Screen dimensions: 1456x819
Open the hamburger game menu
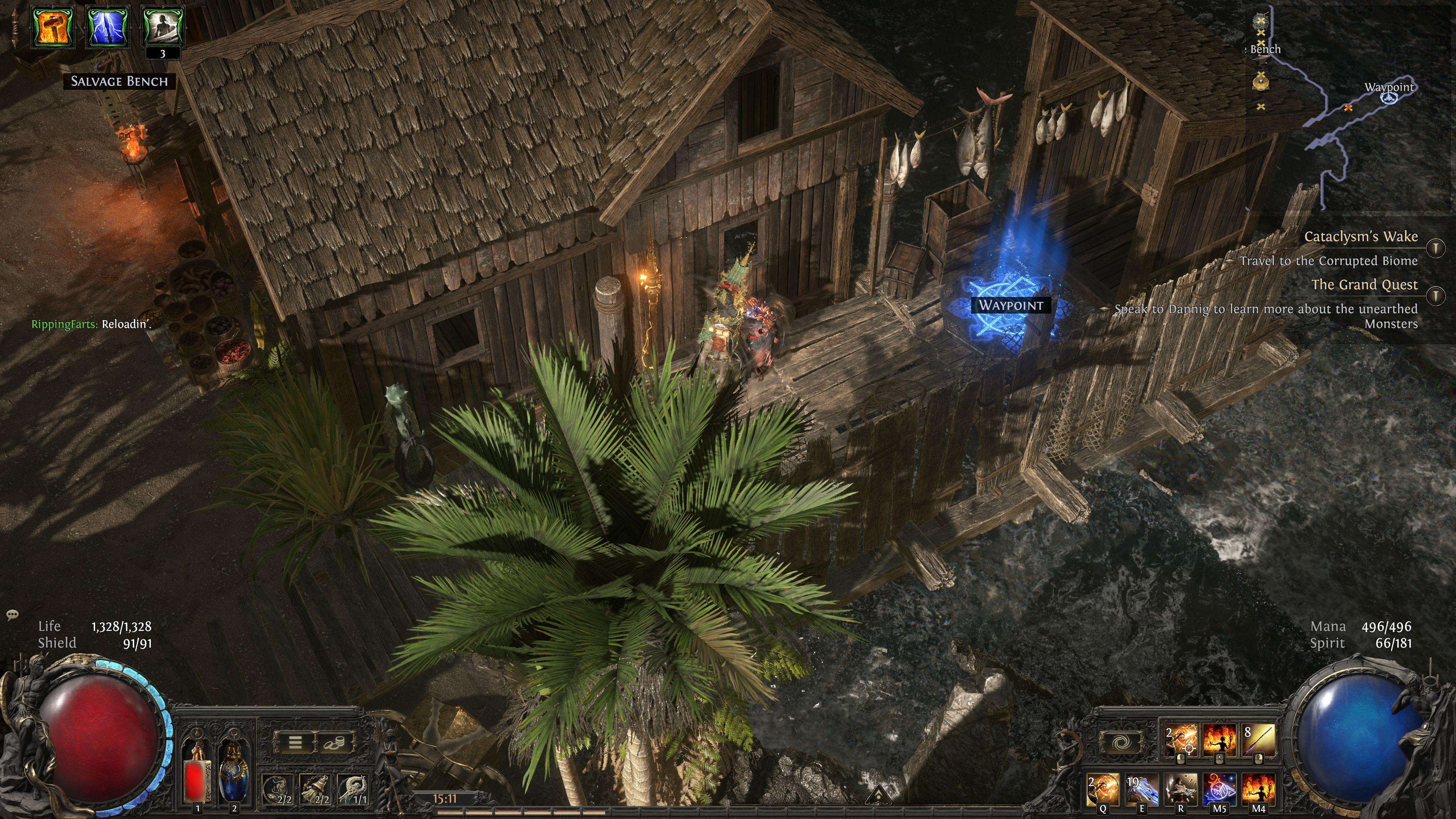pos(296,742)
